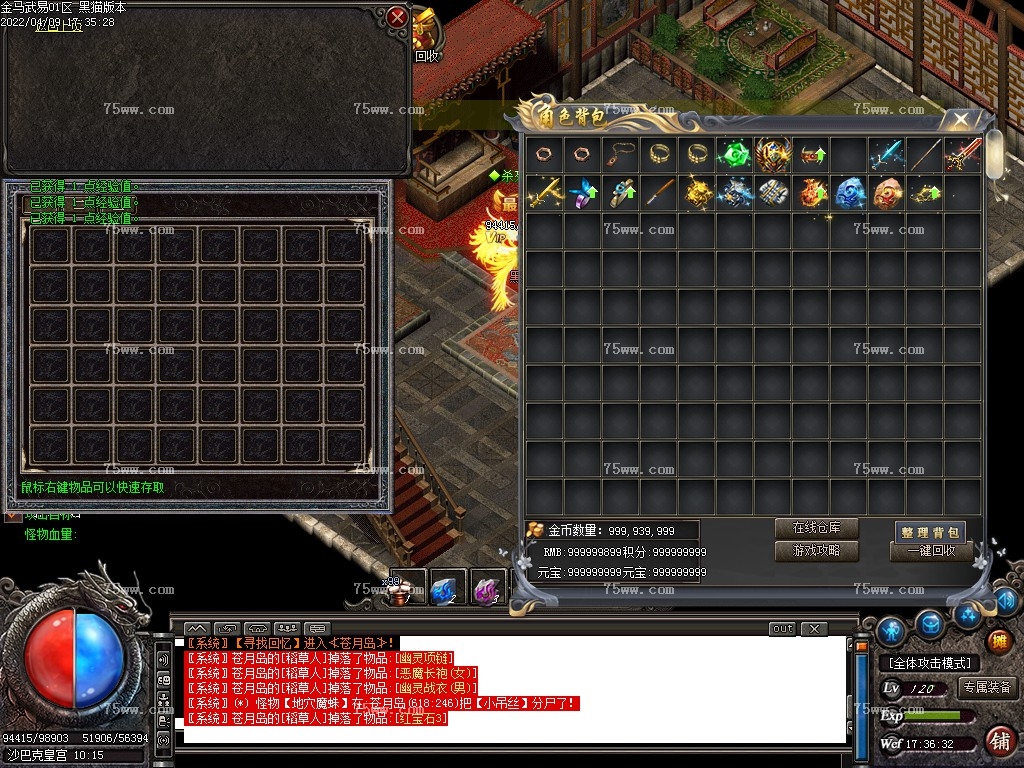Click the orange 摊 stall button
This screenshot has height=768, width=1024.
[998, 640]
